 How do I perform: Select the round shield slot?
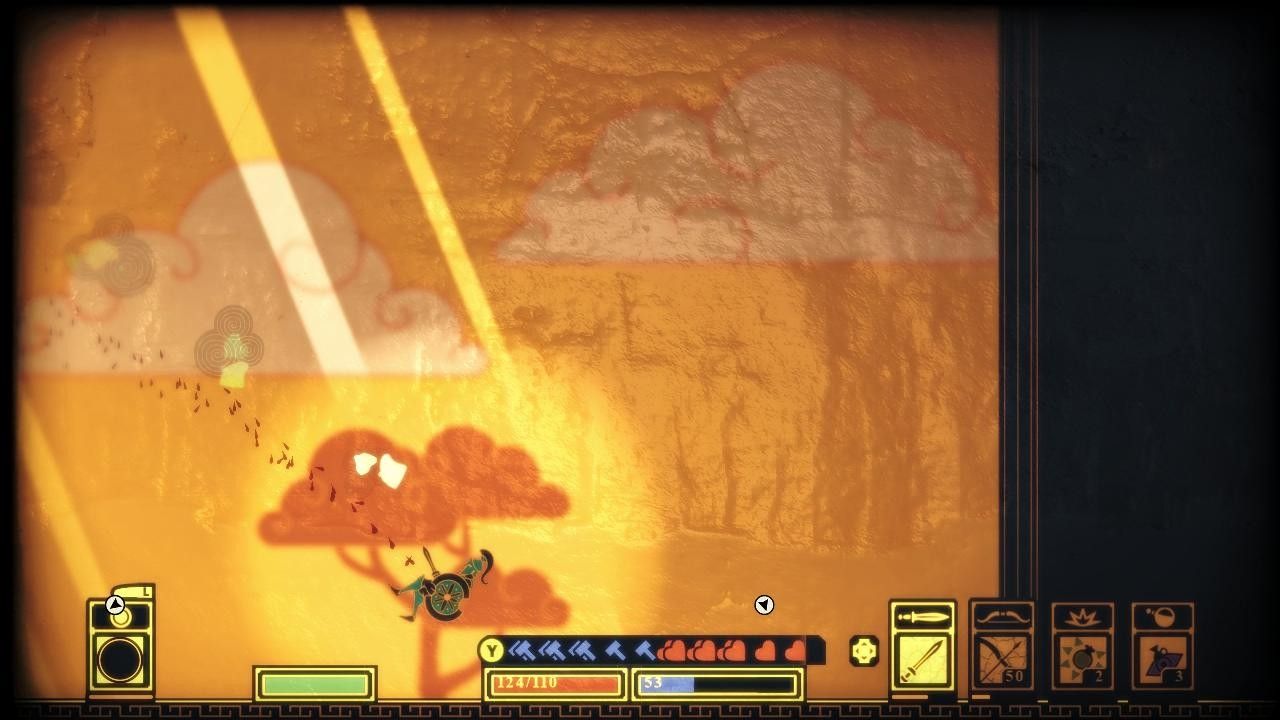pos(120,660)
